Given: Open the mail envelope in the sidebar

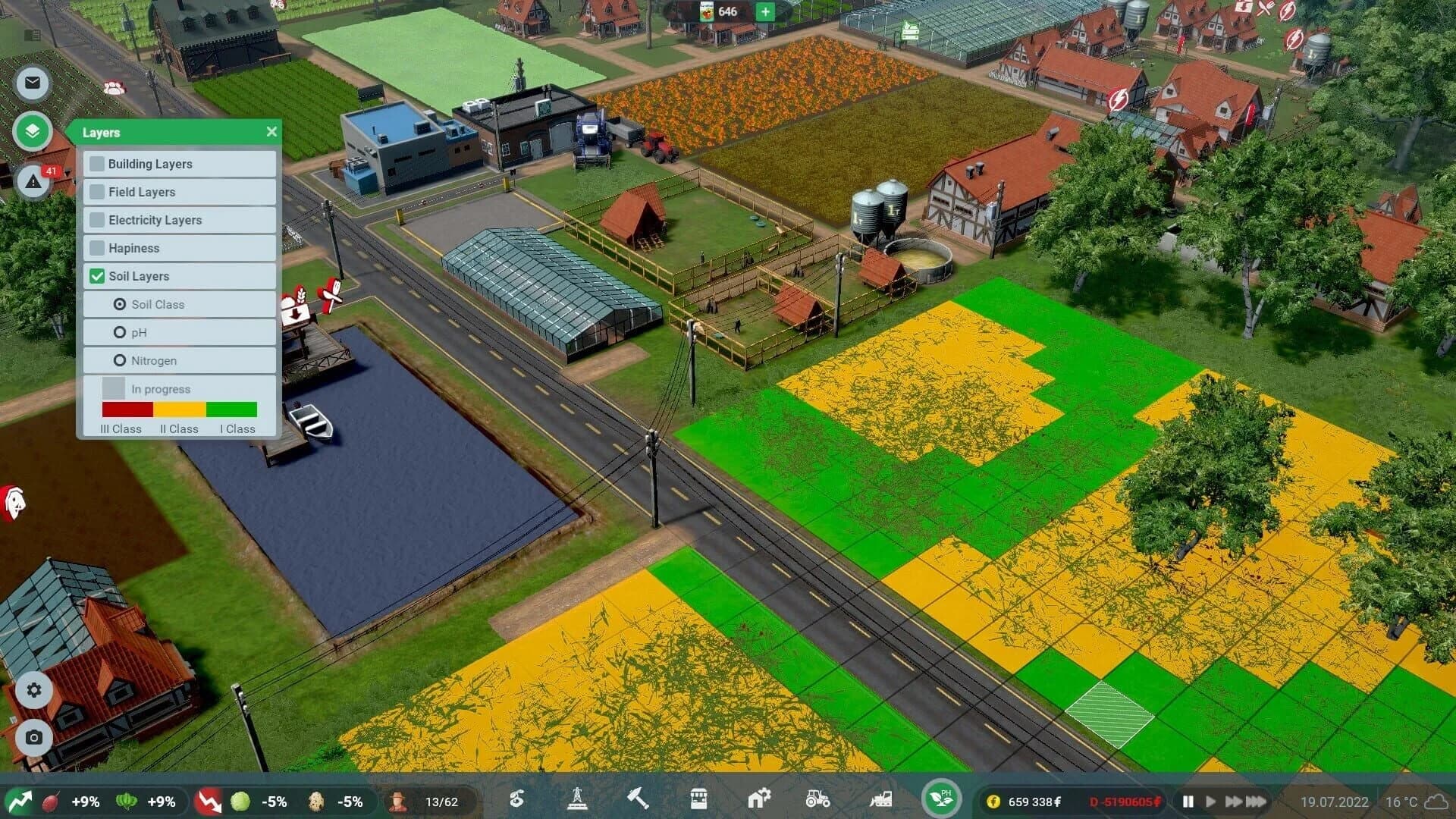Looking at the screenshot, I should [x=32, y=83].
